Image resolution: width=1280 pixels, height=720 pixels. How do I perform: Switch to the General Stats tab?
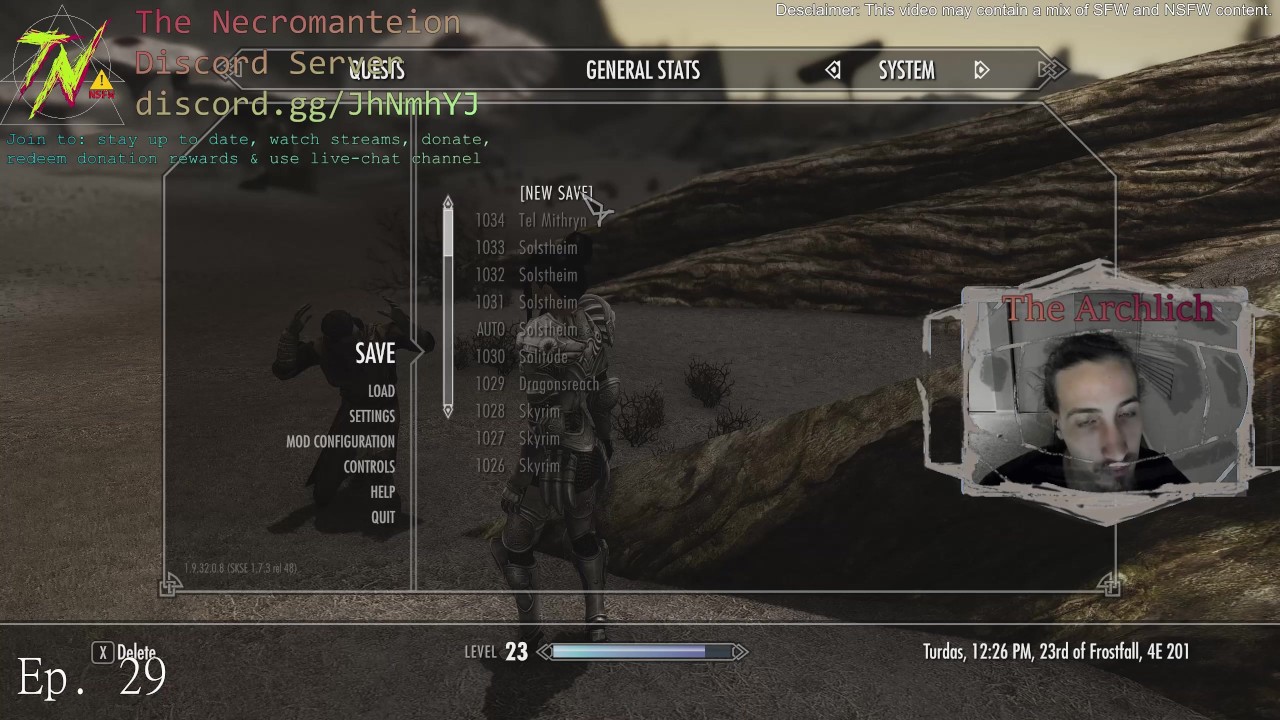click(642, 70)
